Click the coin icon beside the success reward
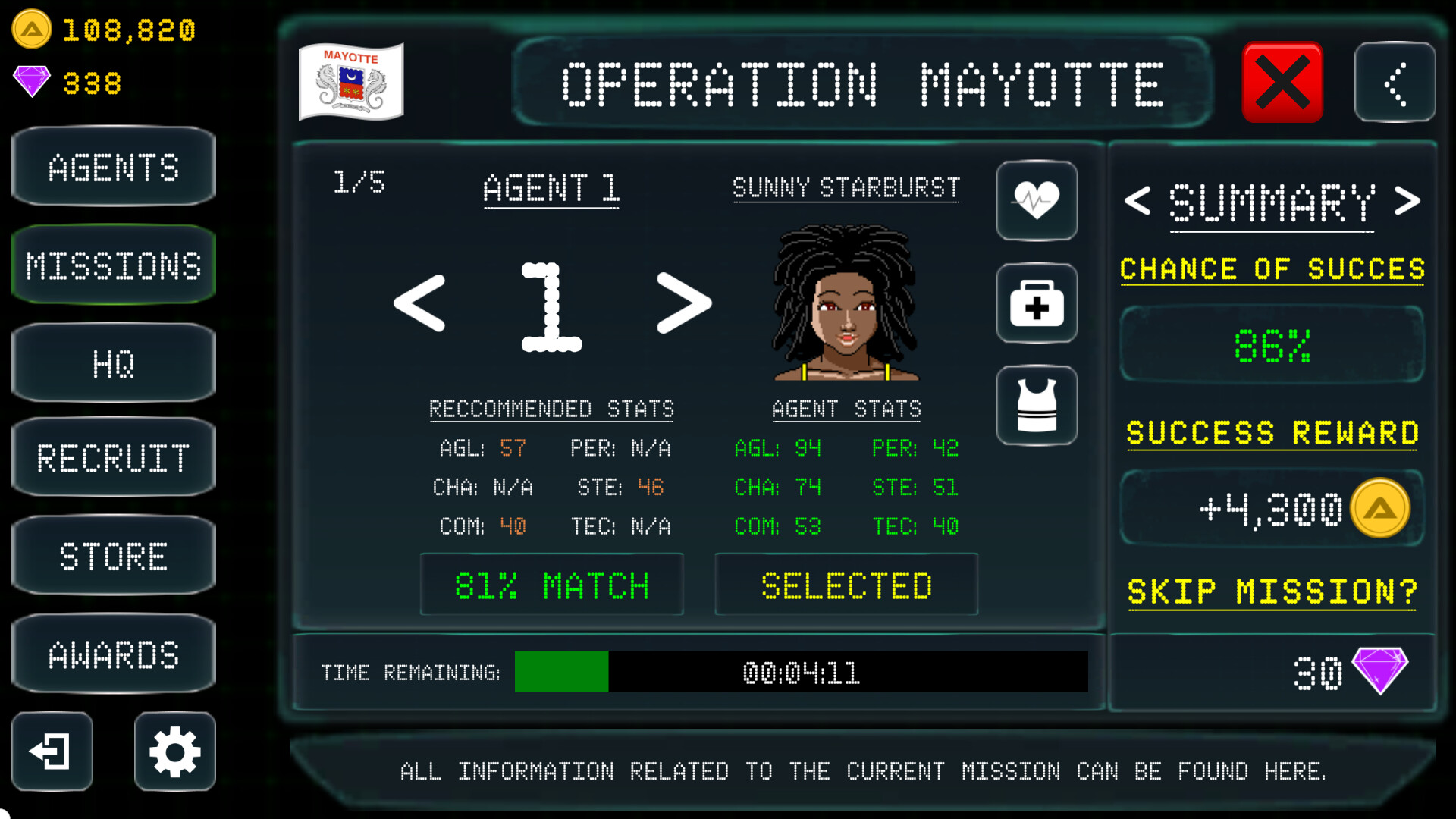The width and height of the screenshot is (1456, 819). [1382, 508]
